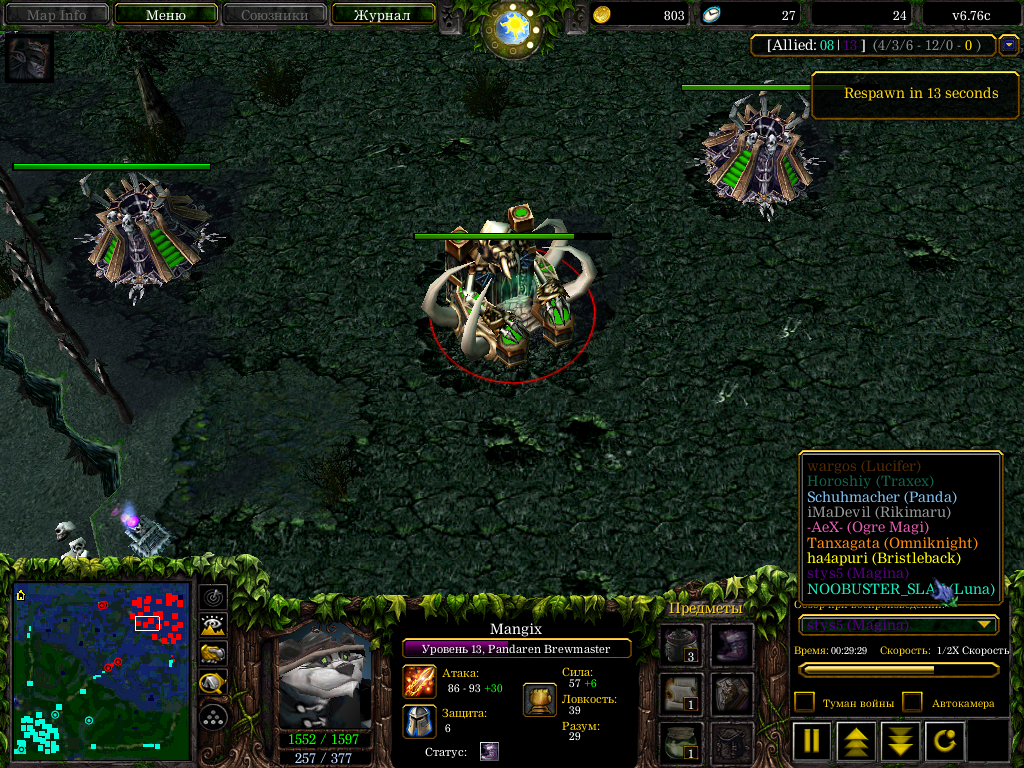Toggle the minimap terrain display button

(x=213, y=626)
